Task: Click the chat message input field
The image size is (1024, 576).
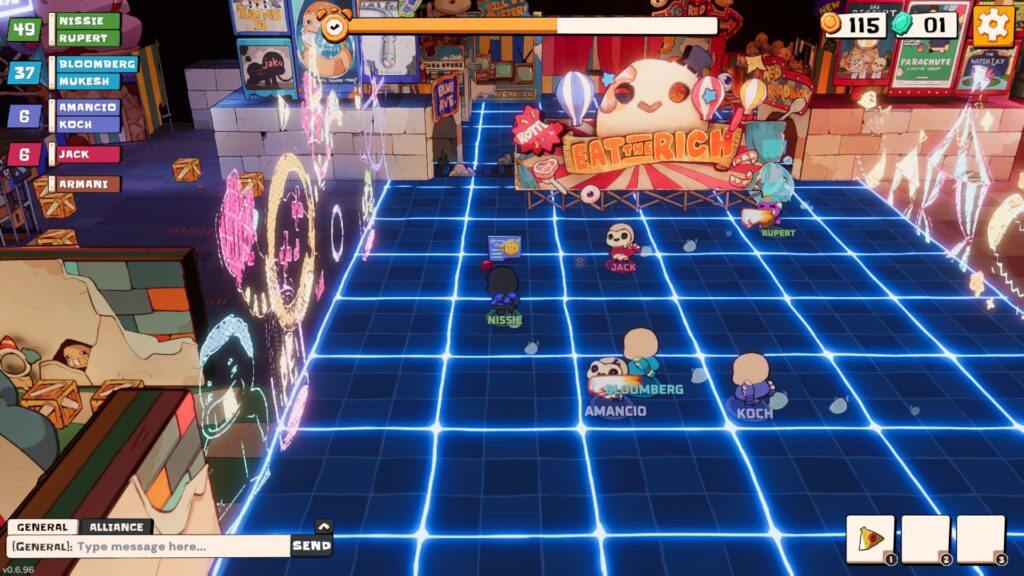Action: (148, 547)
